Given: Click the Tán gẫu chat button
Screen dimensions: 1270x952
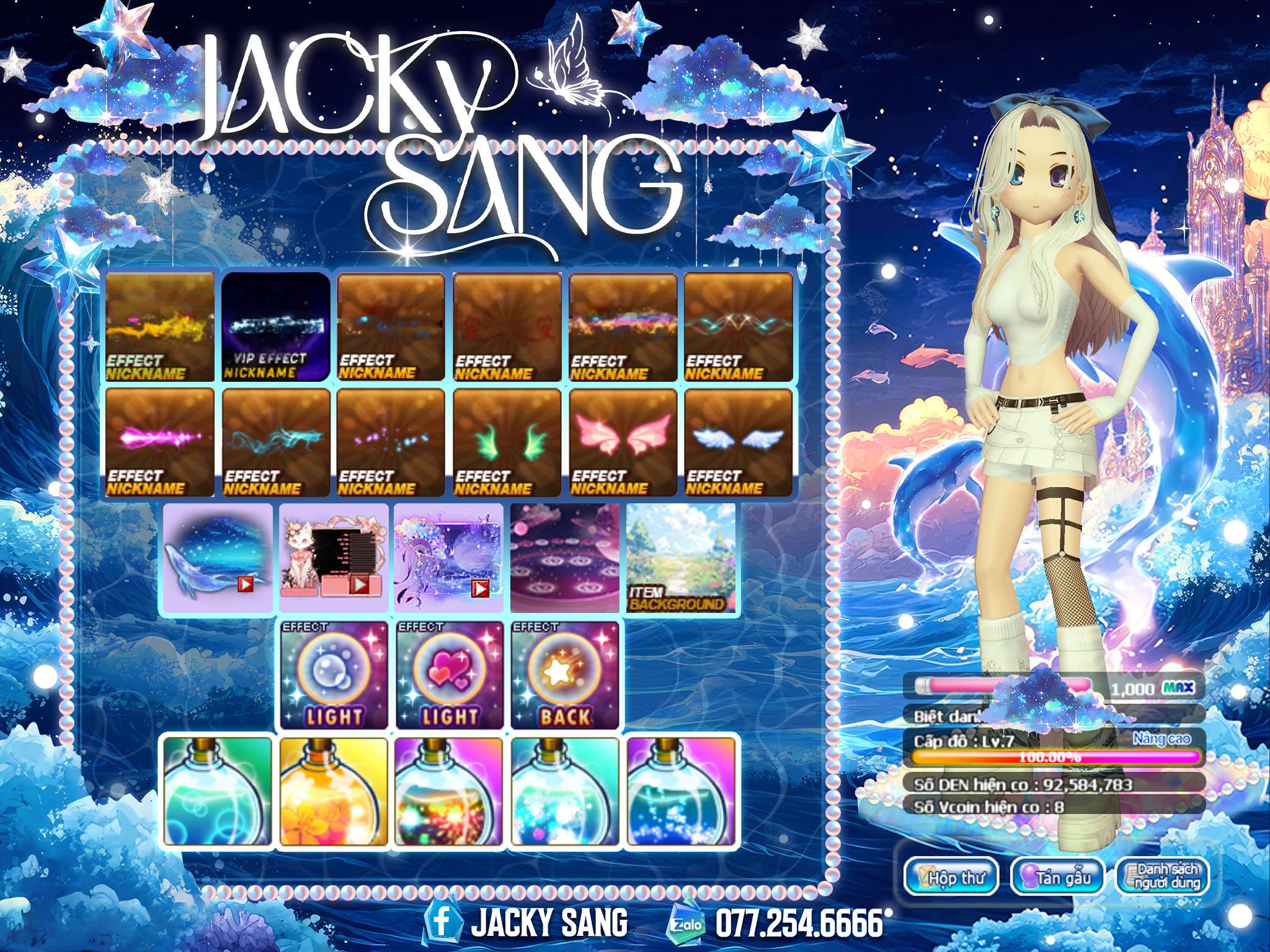Looking at the screenshot, I should pos(1058,877).
